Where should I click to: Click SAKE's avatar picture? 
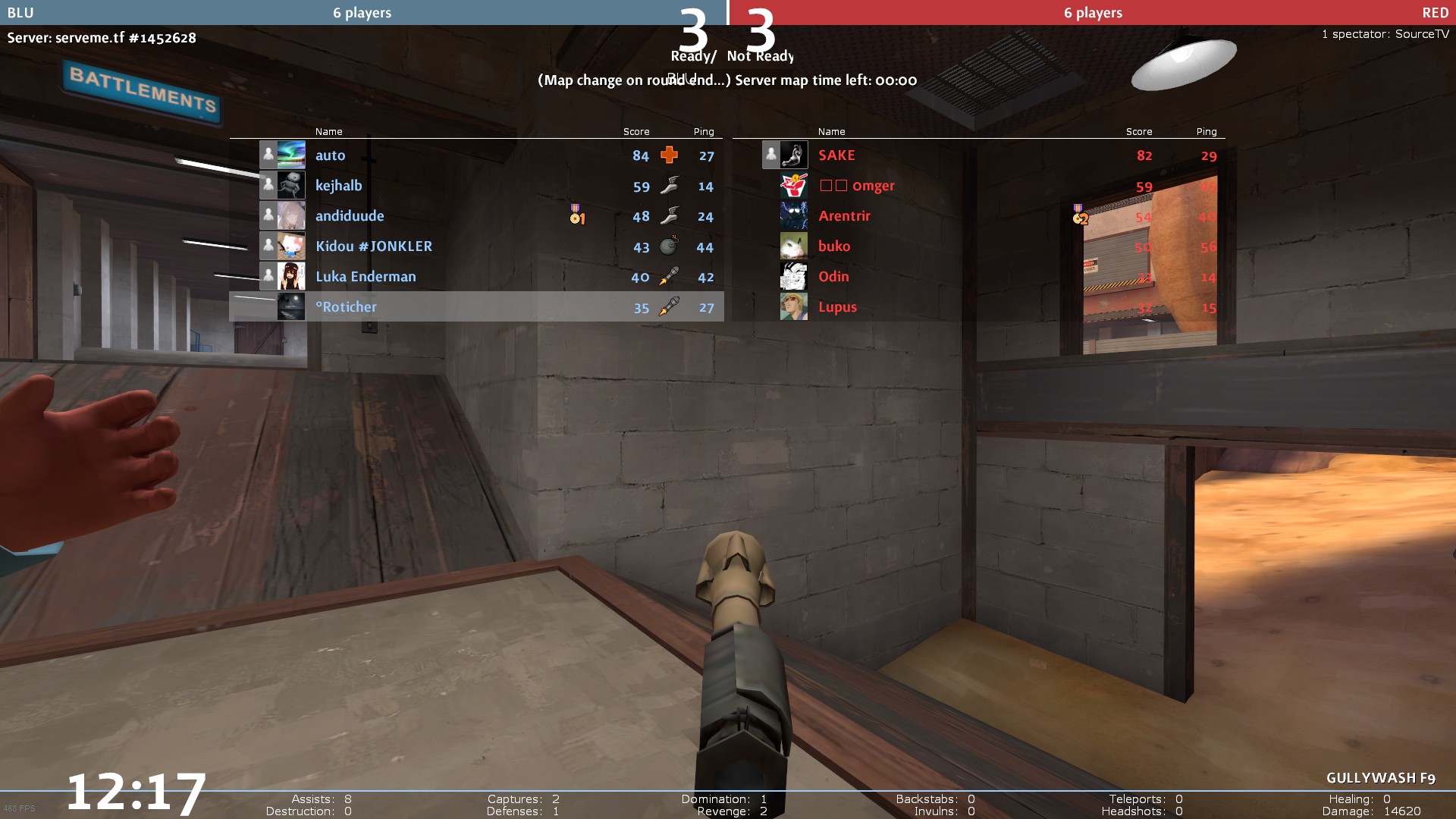click(x=794, y=155)
